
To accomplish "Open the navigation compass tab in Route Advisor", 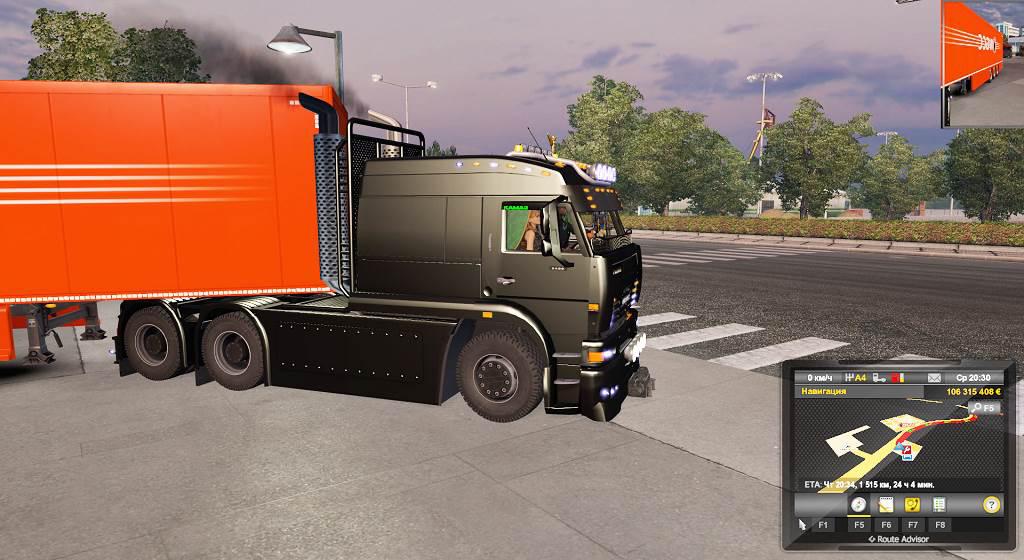I will tap(858, 505).
